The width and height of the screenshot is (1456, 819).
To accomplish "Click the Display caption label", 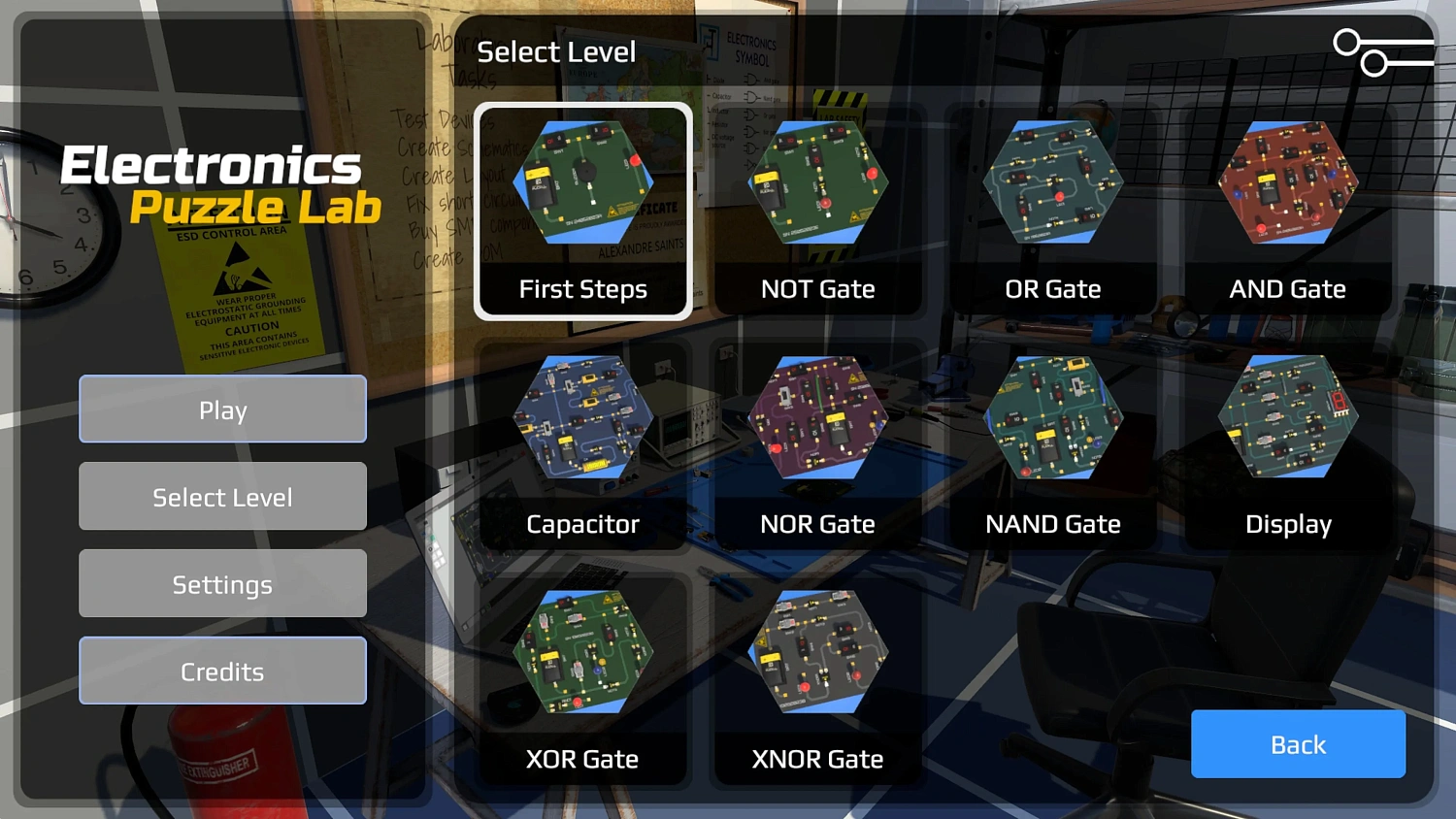I will (x=1288, y=524).
